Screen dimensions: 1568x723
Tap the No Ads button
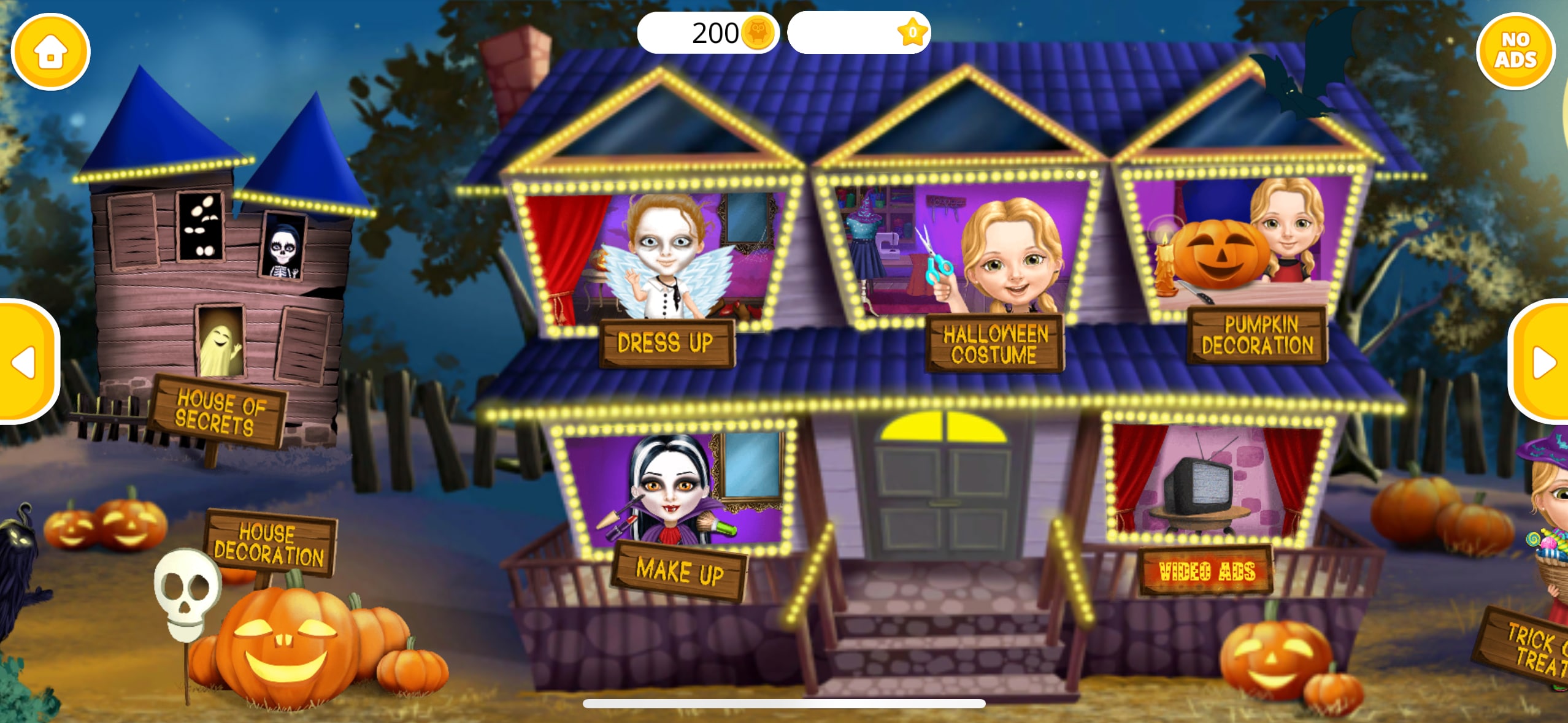click(x=1515, y=51)
